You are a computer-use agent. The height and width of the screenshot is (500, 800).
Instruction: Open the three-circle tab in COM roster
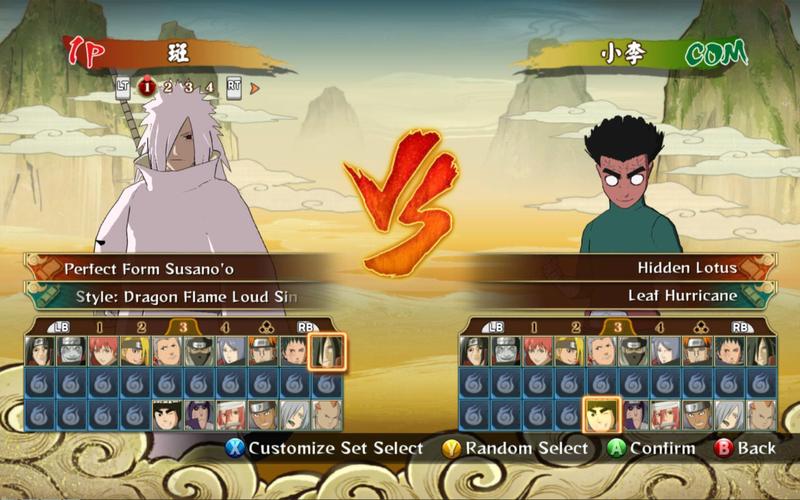(x=698, y=326)
